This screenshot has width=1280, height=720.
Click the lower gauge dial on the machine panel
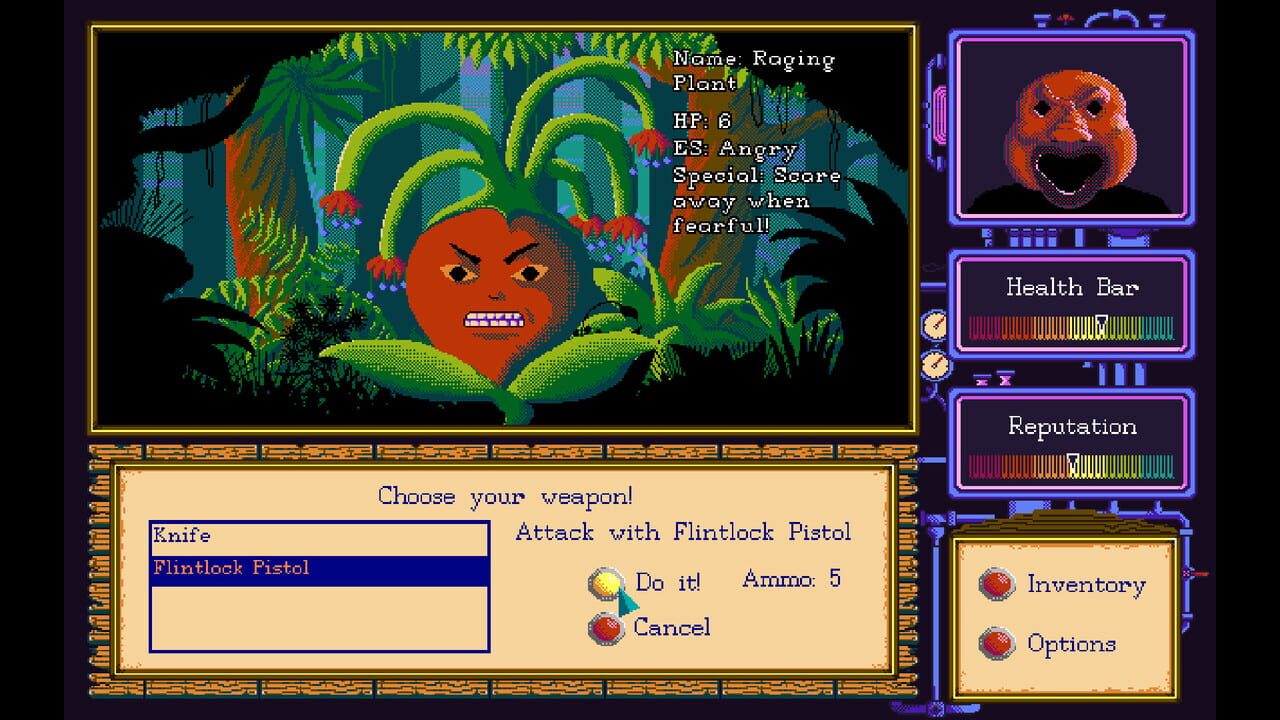pyautogui.click(x=936, y=364)
